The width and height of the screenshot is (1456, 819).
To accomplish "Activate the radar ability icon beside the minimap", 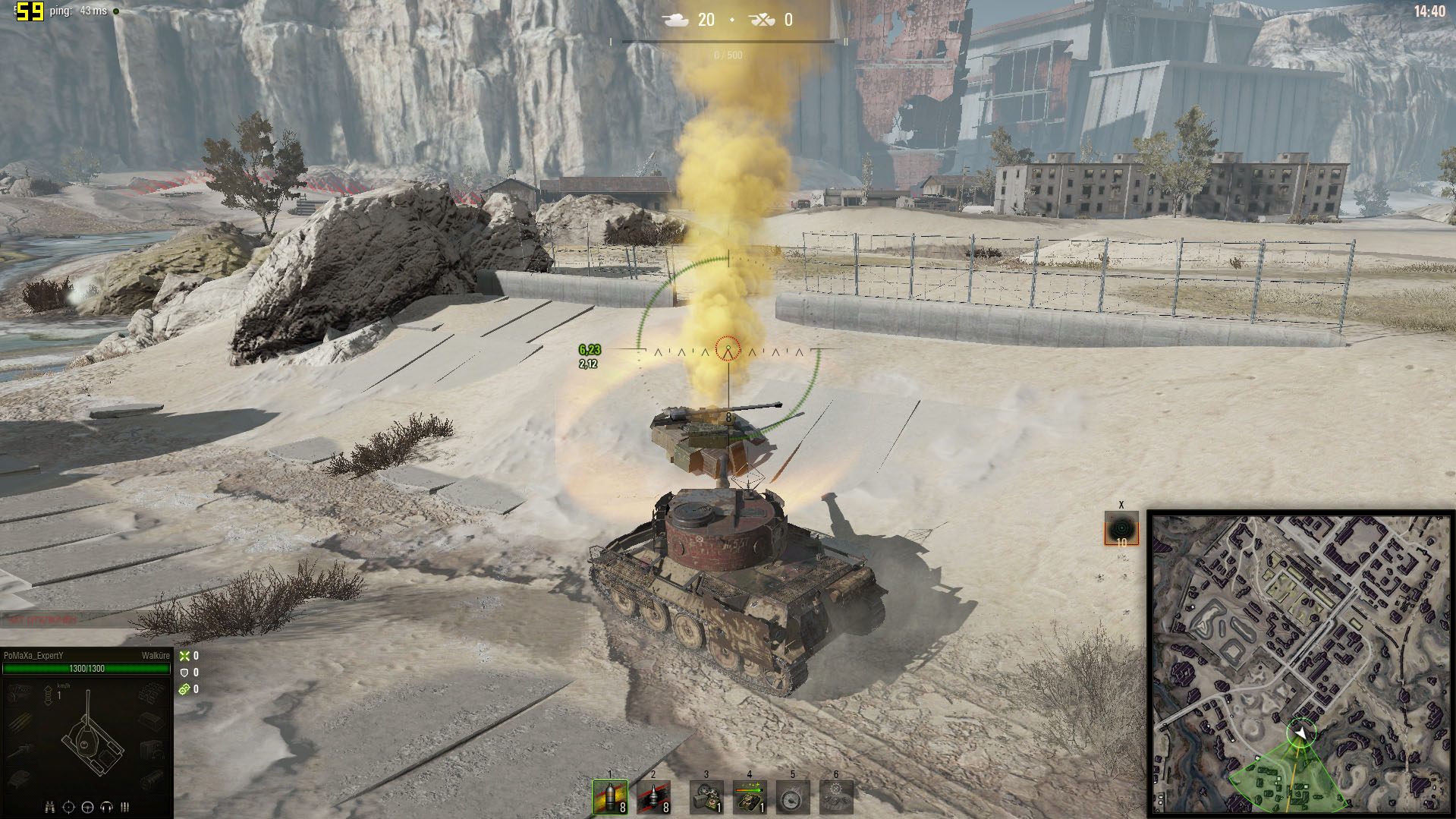I will (x=1121, y=528).
